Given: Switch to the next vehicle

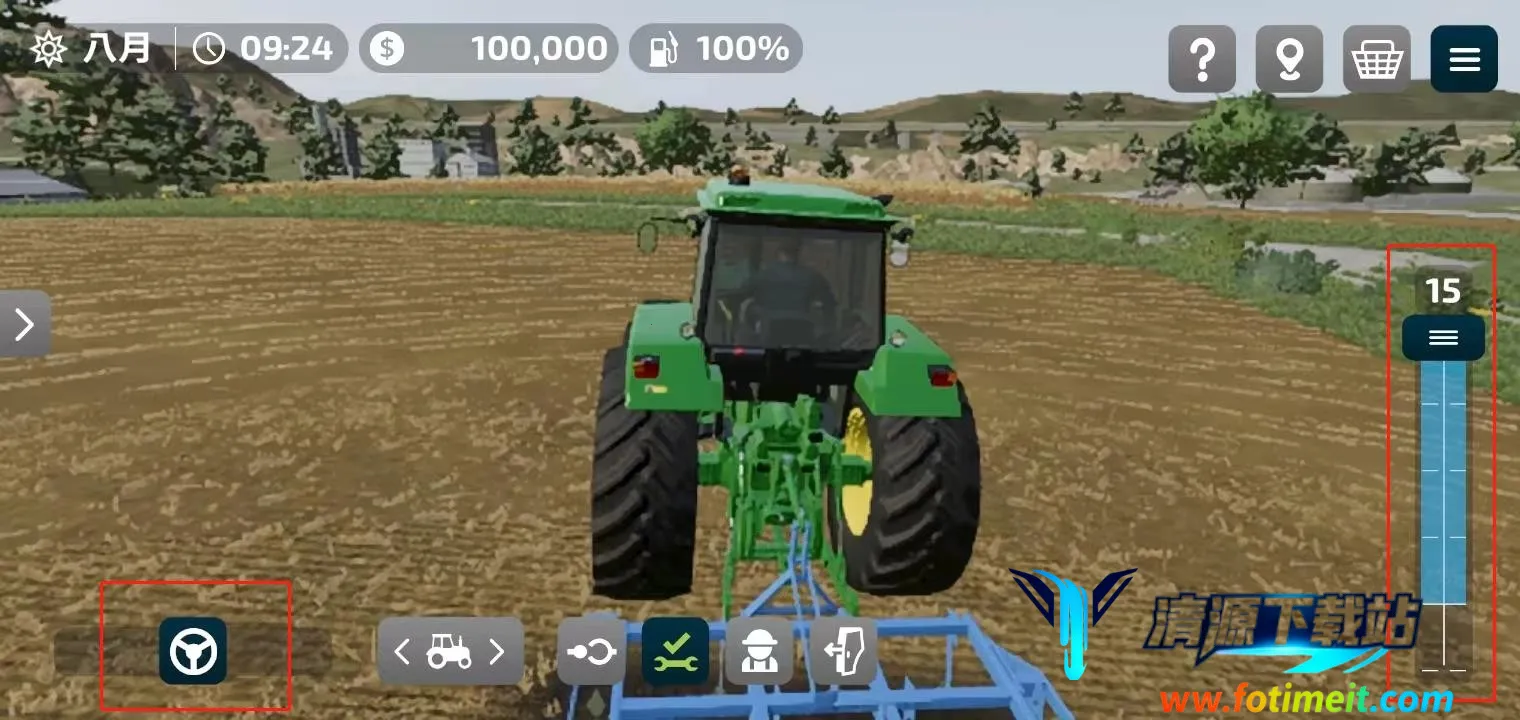Looking at the screenshot, I should tap(497, 652).
